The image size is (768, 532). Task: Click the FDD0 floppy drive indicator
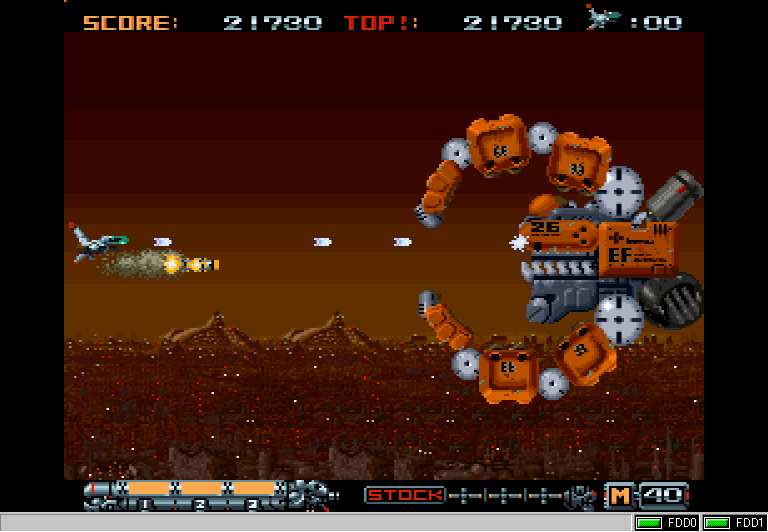click(x=667, y=523)
